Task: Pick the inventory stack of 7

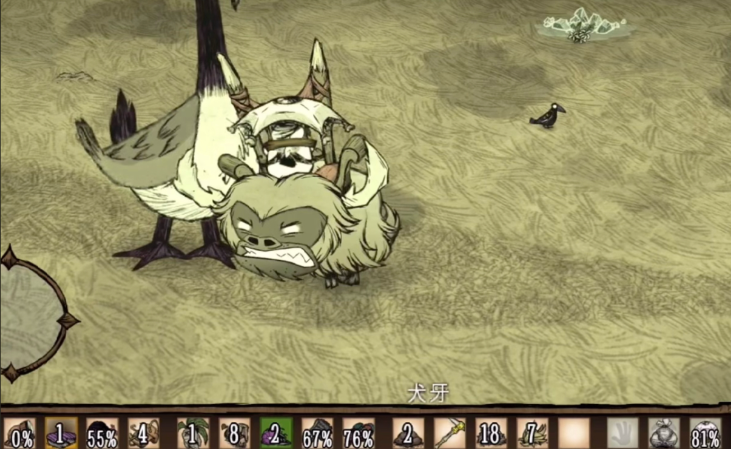Action: 531,434
